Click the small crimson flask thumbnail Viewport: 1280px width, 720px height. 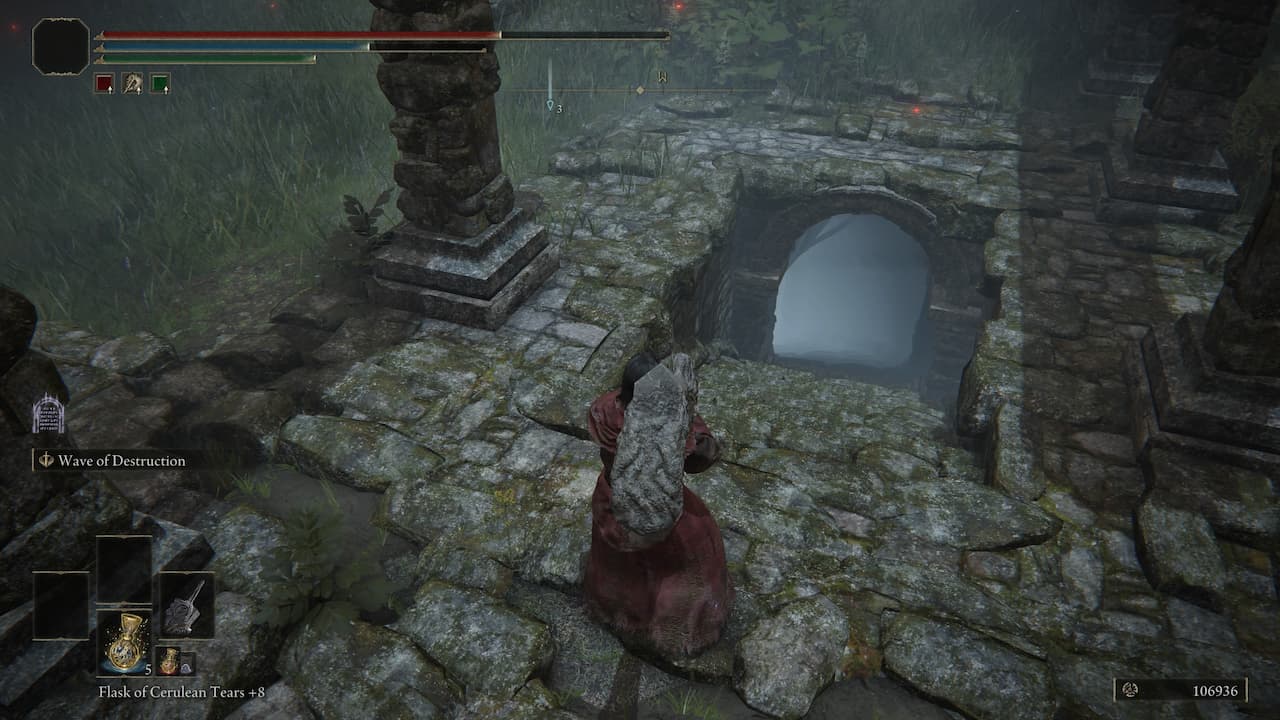168,660
